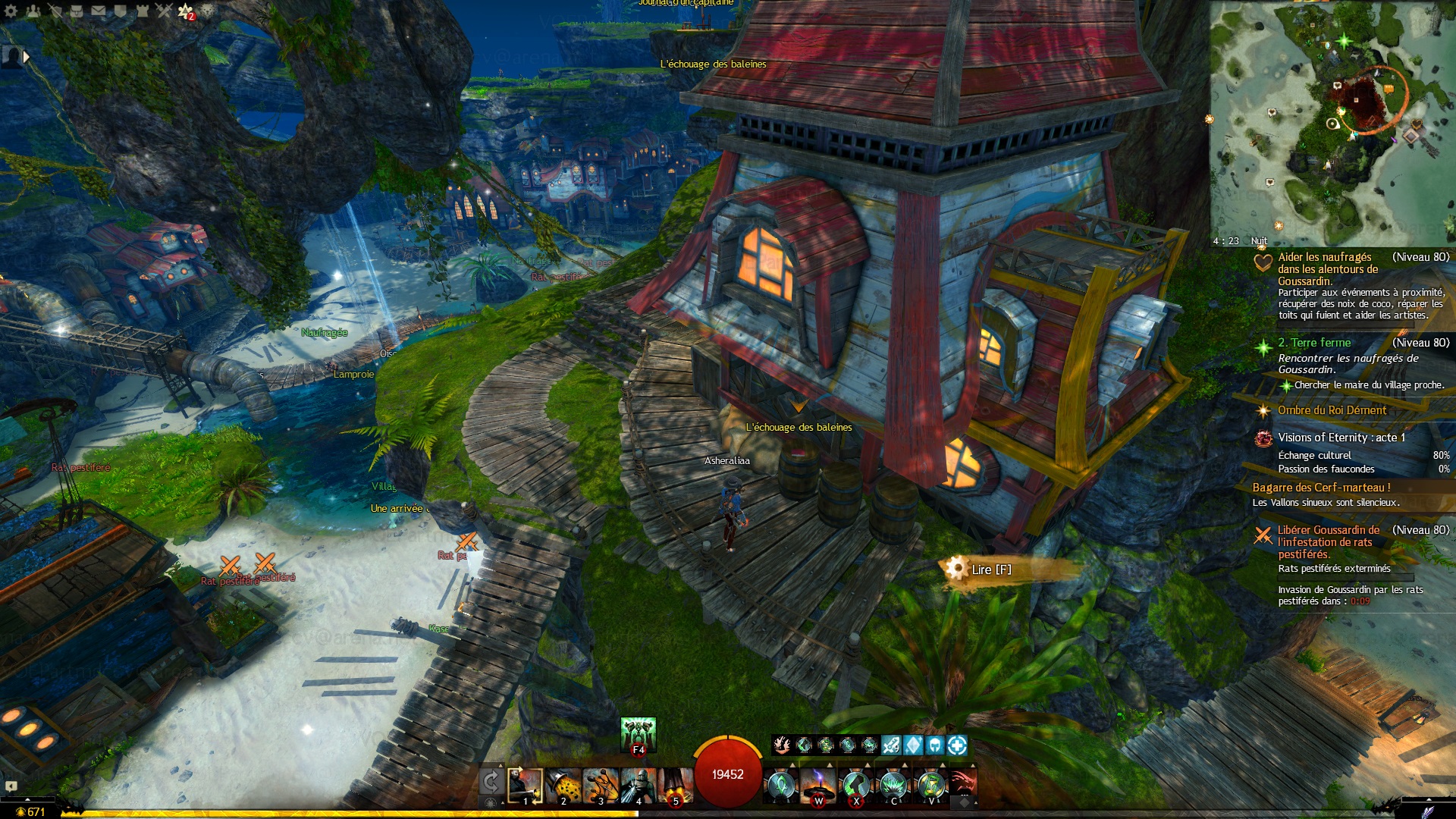The width and height of the screenshot is (1456, 819).
Task: Activate the flamethrower skill in slot 2
Action: click(563, 785)
